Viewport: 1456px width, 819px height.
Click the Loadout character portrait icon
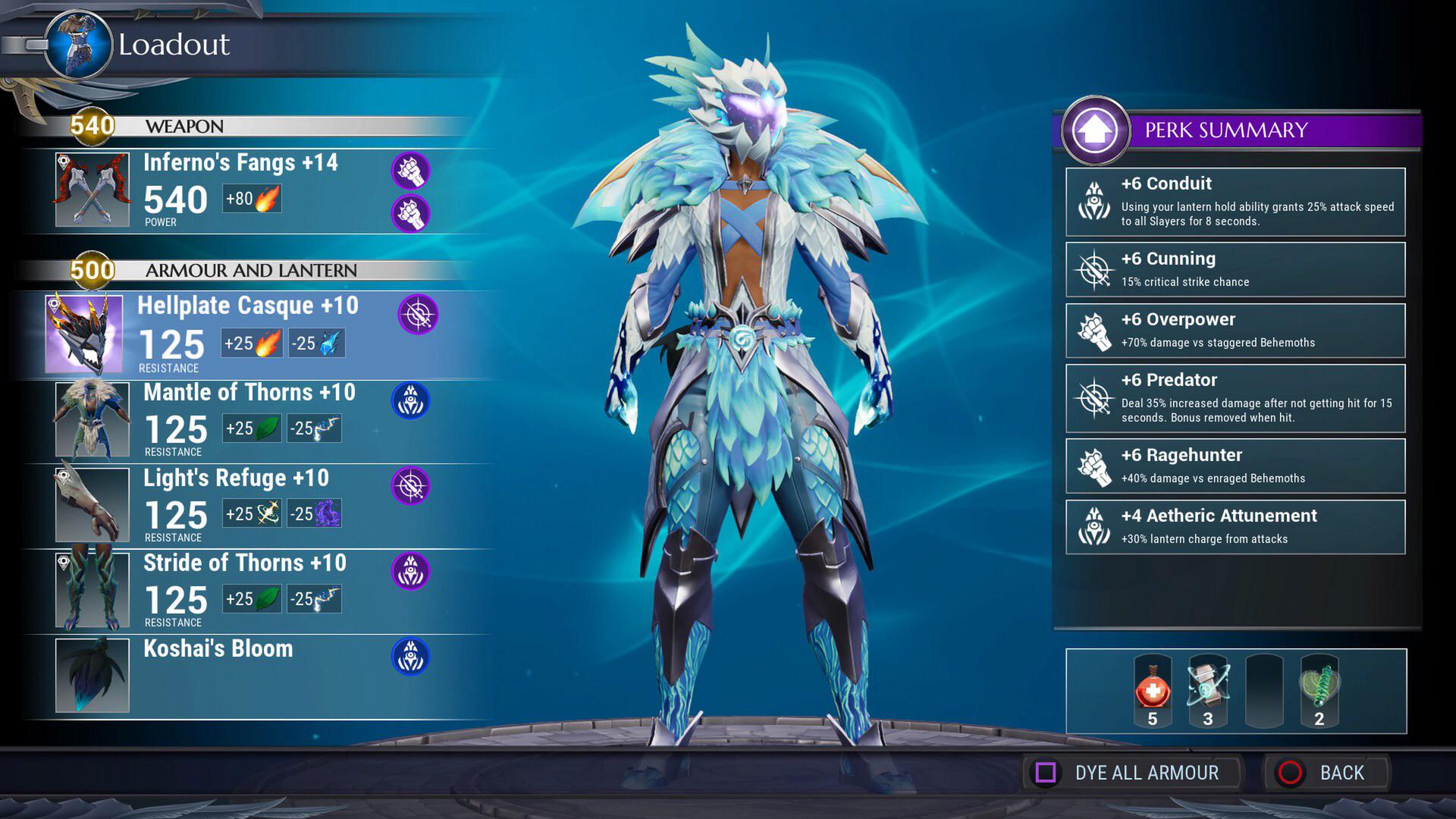pos(79,45)
